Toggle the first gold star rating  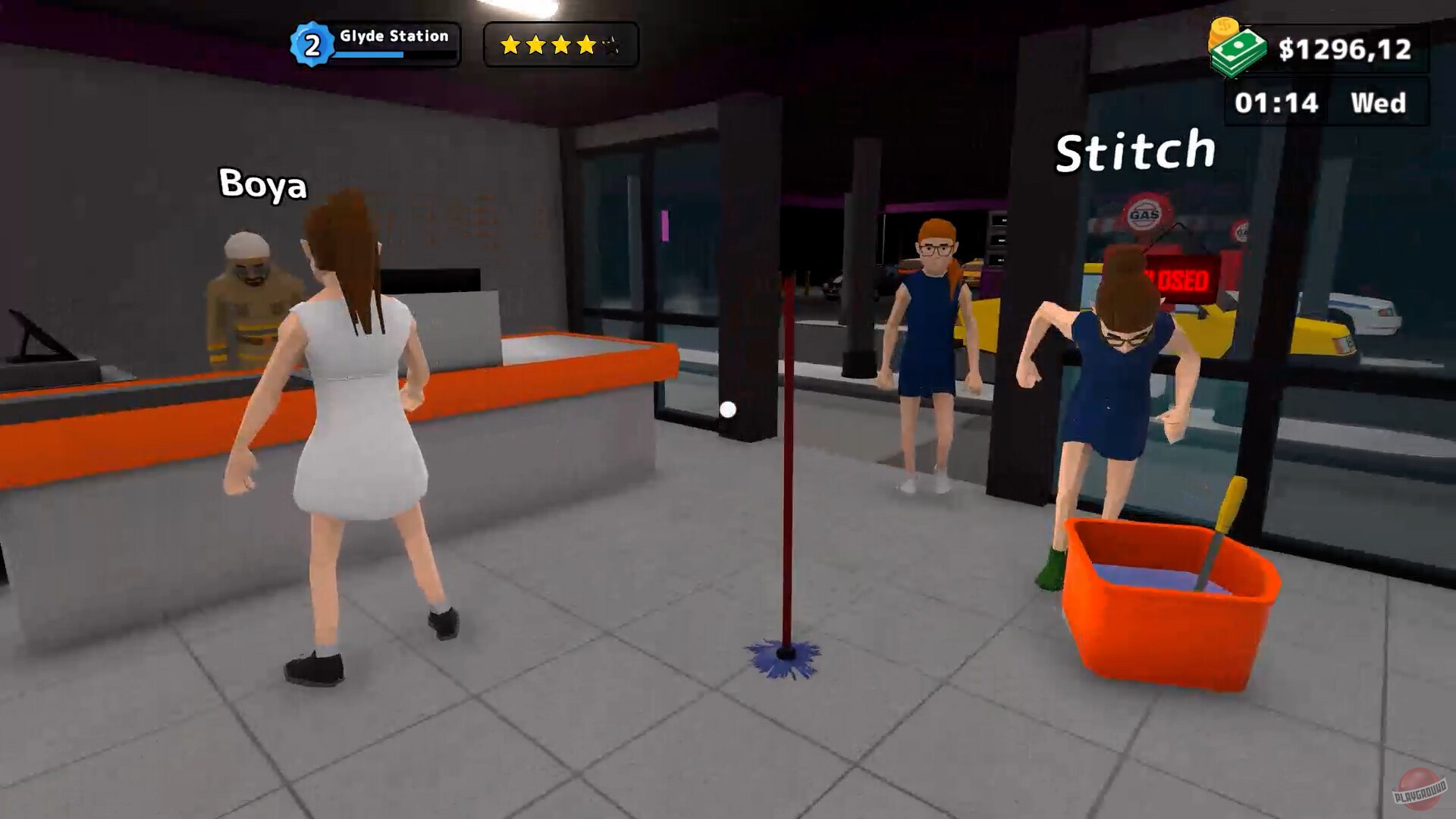(510, 45)
